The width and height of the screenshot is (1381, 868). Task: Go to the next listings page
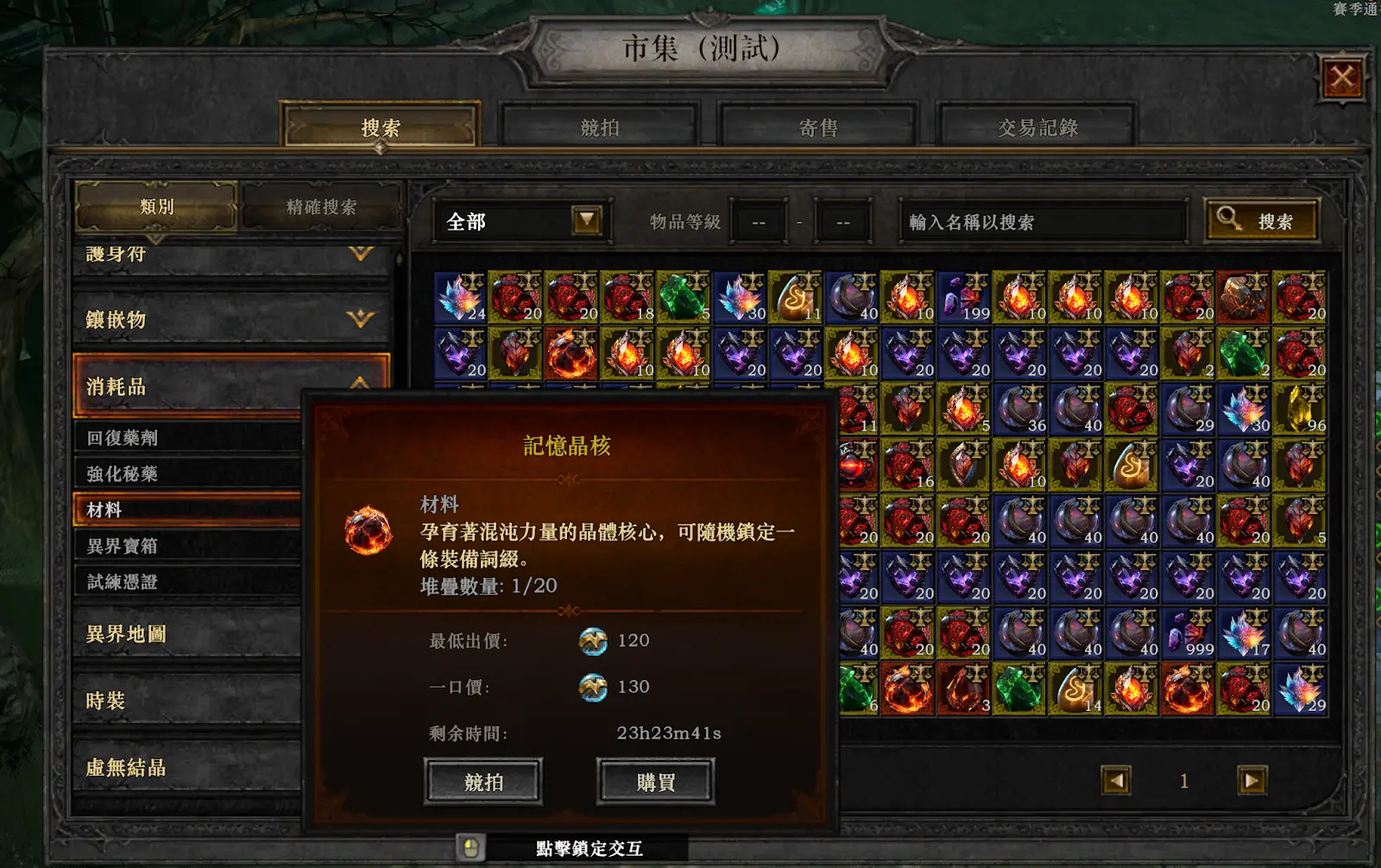(x=1252, y=781)
